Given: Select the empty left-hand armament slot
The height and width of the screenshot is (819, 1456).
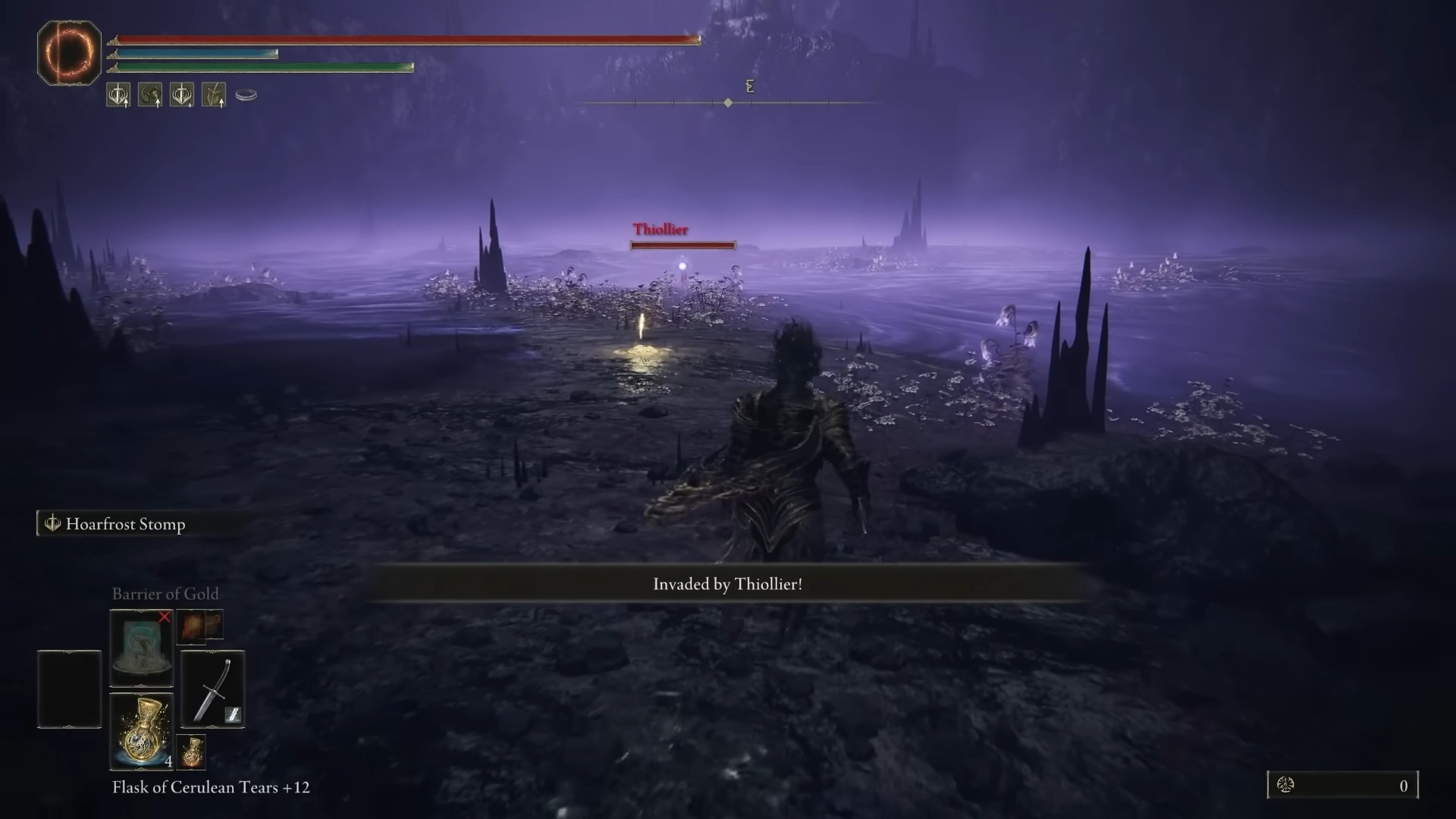Looking at the screenshot, I should pos(69,689).
